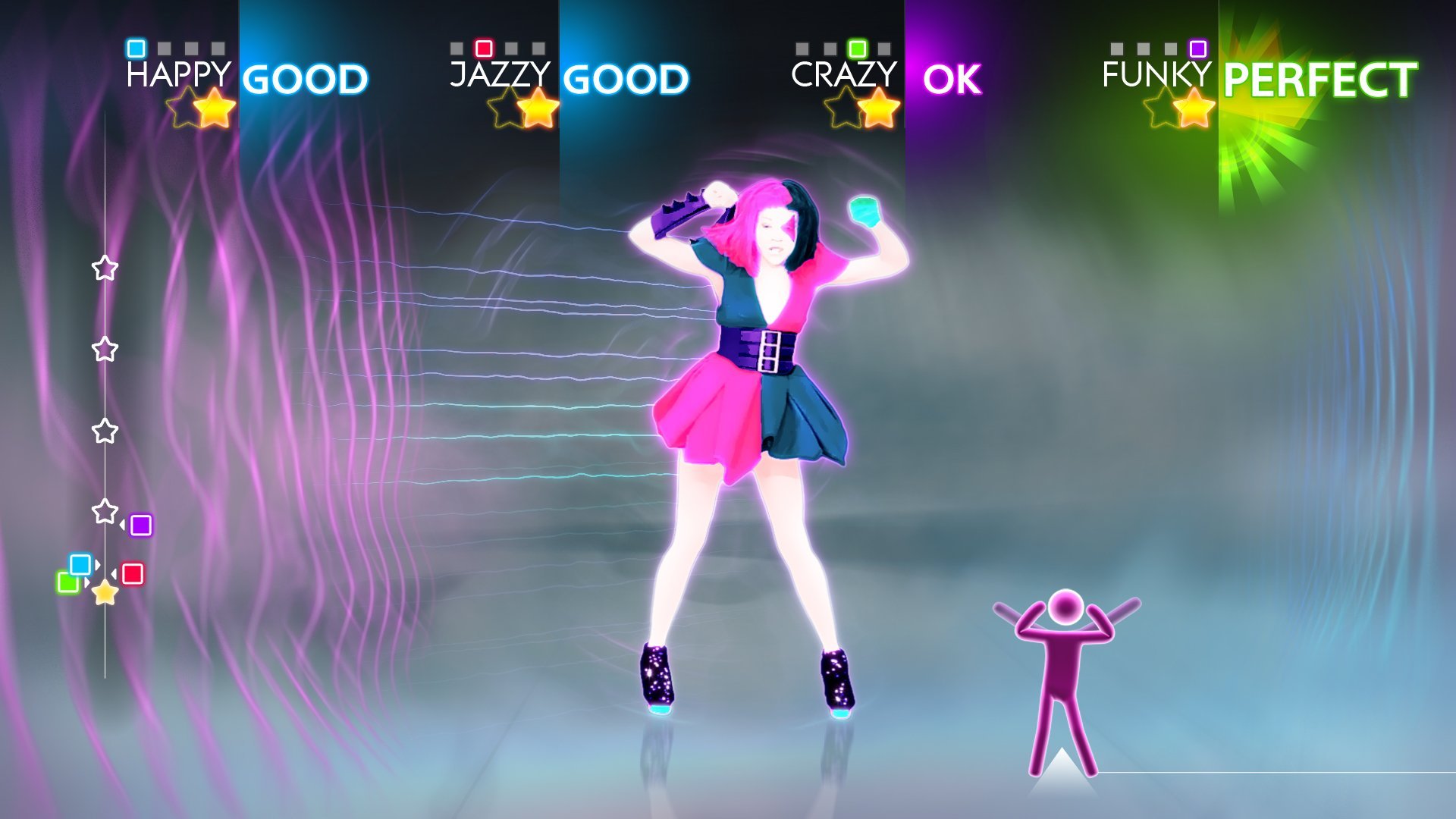Select the cyan player square beside HAPPY
The image size is (1456, 819).
[x=136, y=48]
